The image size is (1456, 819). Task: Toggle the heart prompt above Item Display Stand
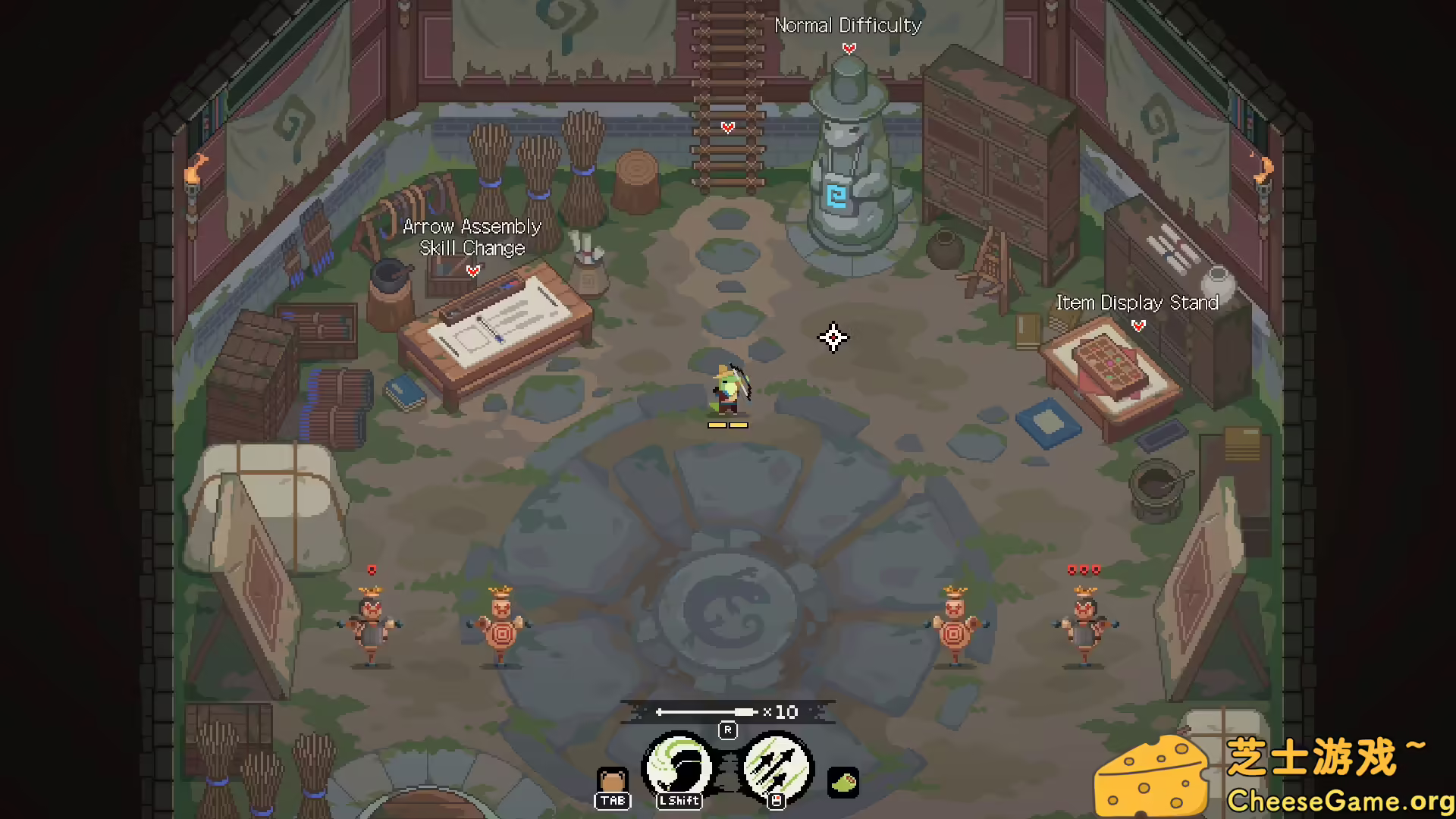(1137, 327)
